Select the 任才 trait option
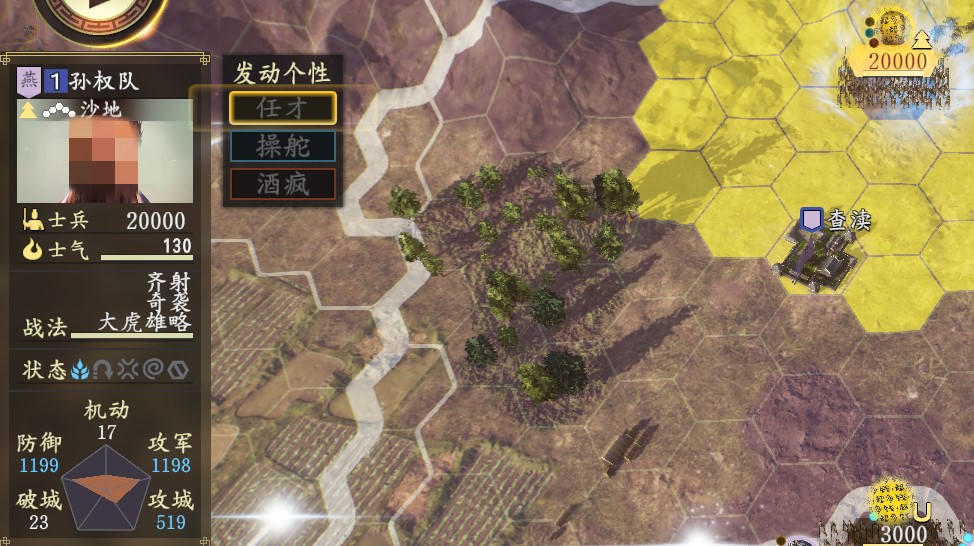The height and width of the screenshot is (546, 974). (x=283, y=108)
